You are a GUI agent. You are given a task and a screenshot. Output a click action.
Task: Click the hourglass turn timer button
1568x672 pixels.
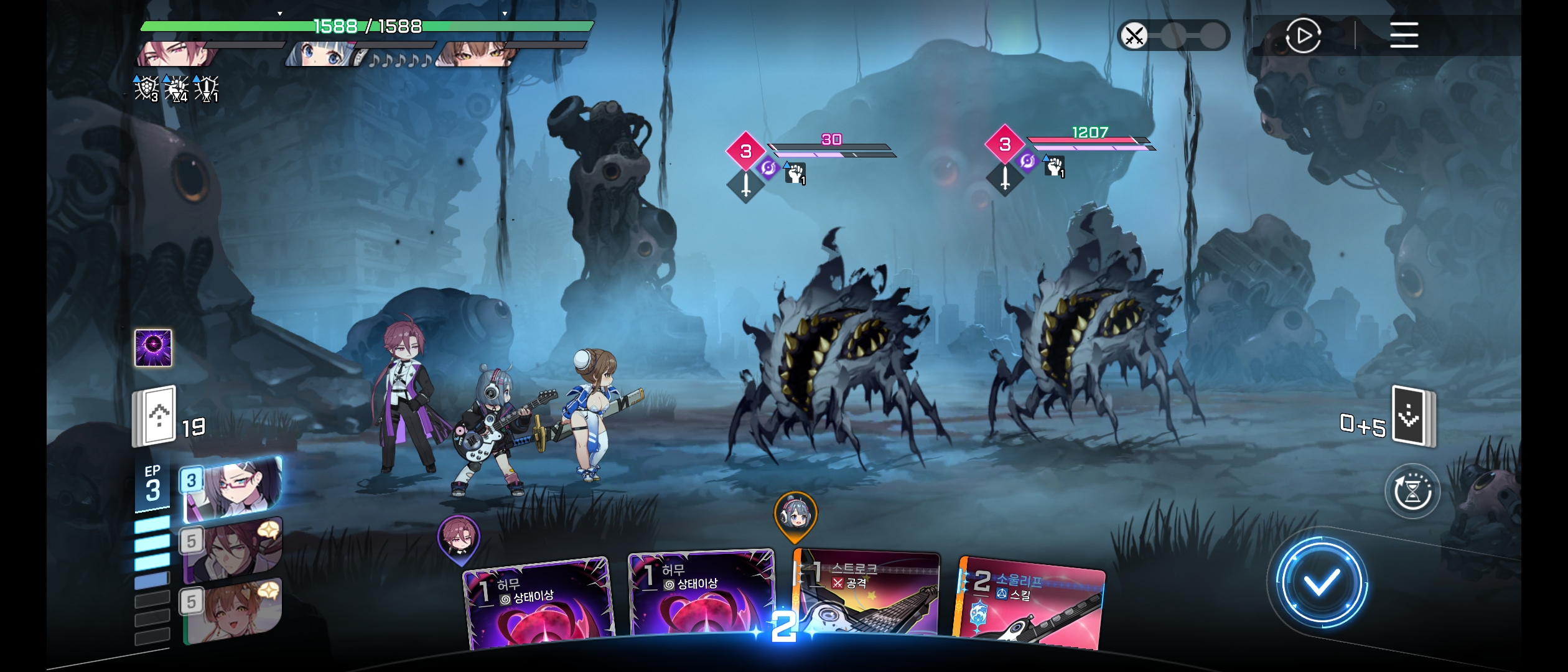click(1412, 492)
